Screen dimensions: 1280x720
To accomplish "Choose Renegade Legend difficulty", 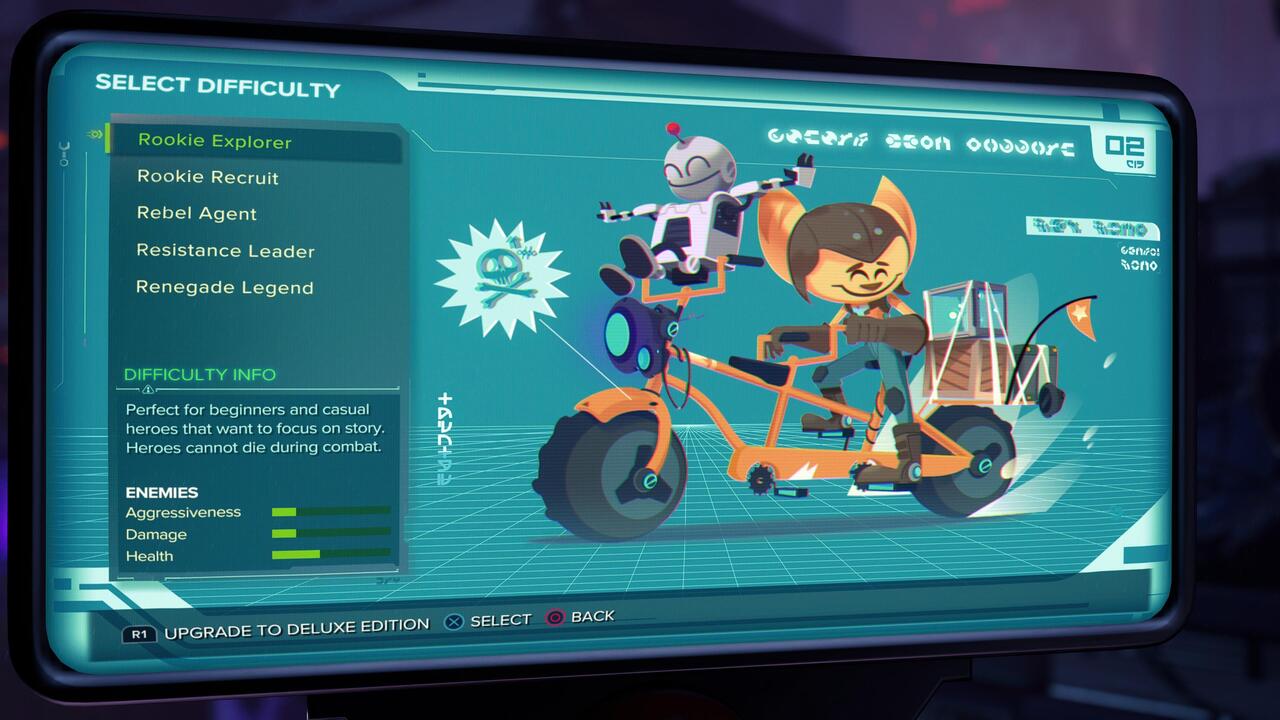I will click(x=222, y=287).
